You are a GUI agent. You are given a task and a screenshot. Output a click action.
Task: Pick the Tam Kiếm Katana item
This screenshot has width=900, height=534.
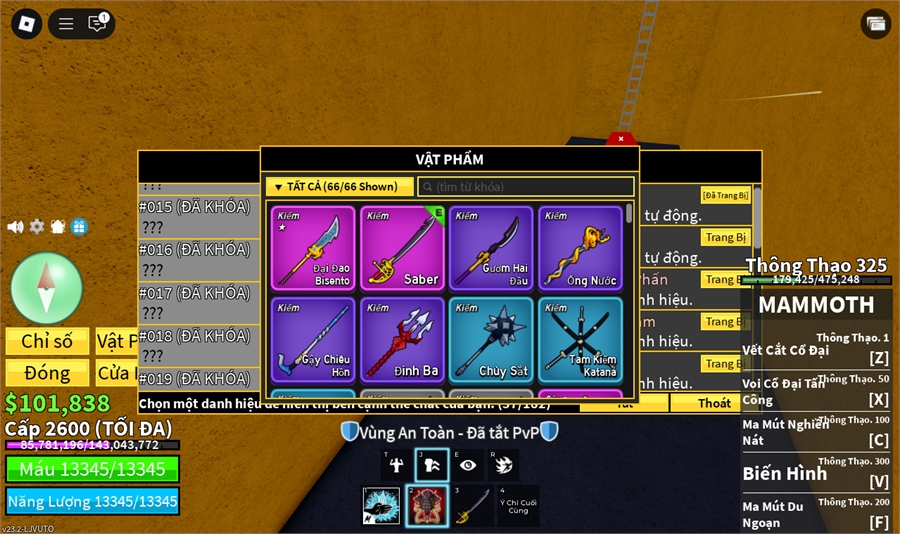[580, 339]
